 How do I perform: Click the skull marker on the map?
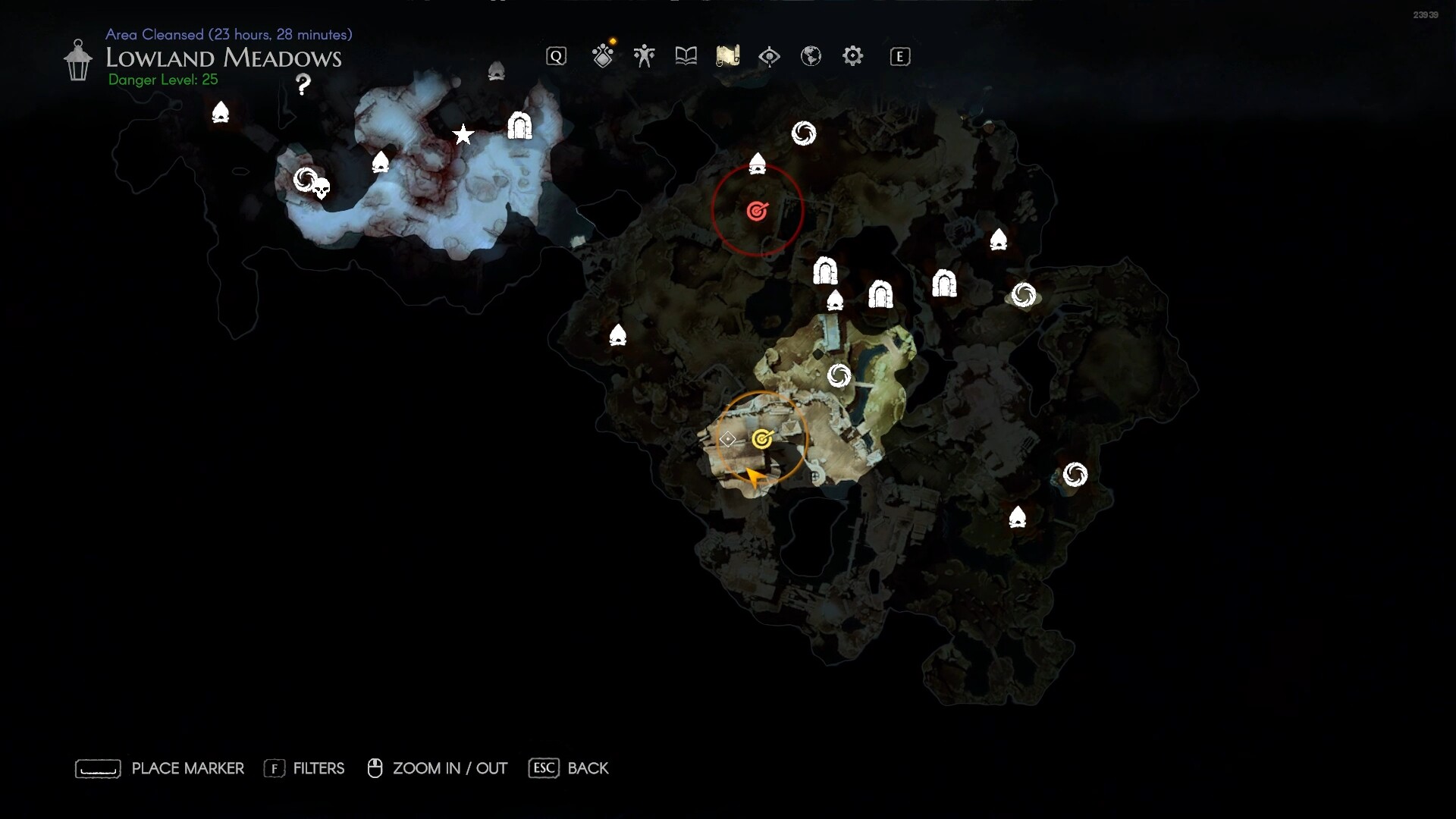[x=322, y=189]
